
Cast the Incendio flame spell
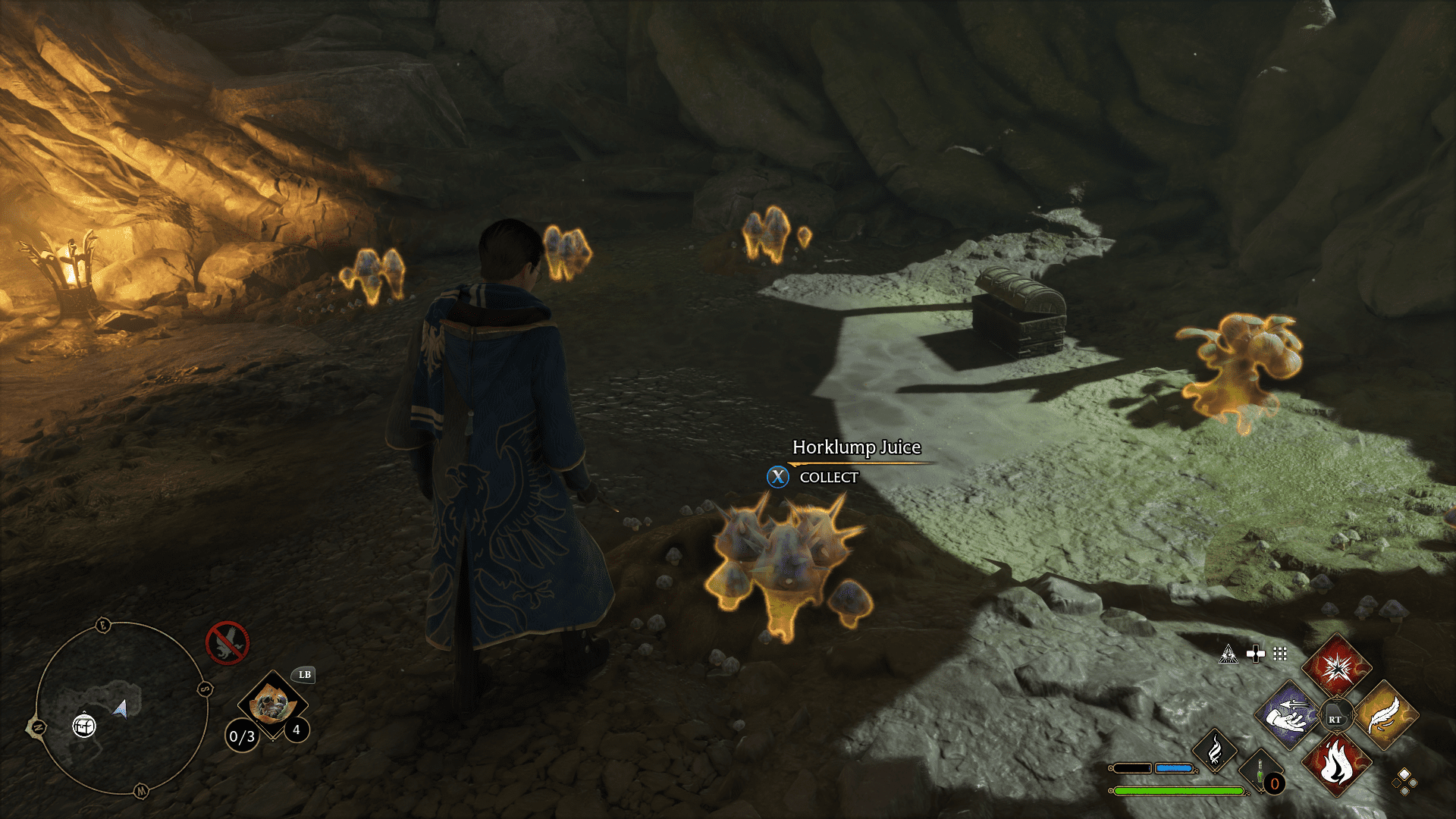pos(1337,765)
